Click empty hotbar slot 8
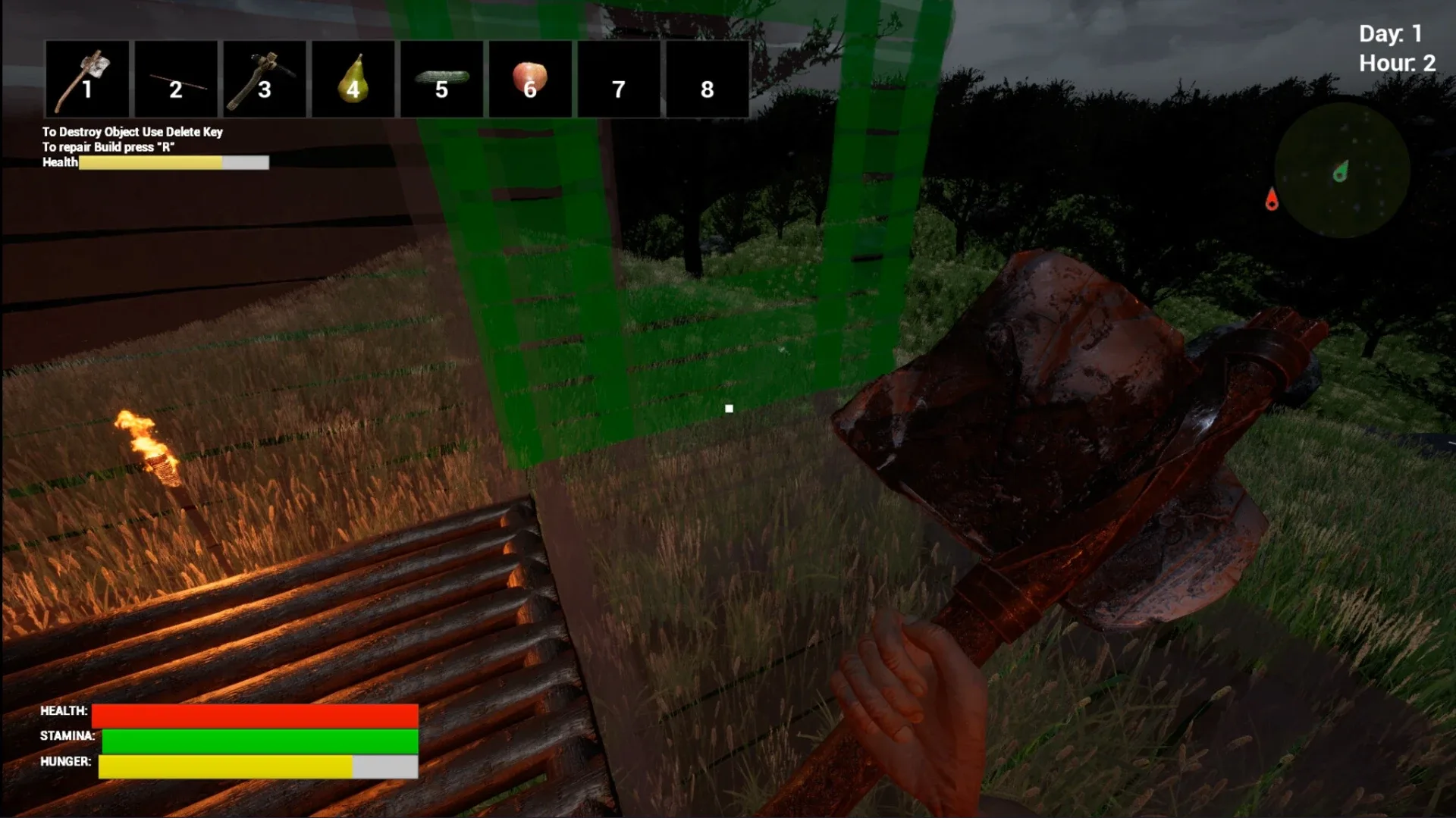 point(707,79)
